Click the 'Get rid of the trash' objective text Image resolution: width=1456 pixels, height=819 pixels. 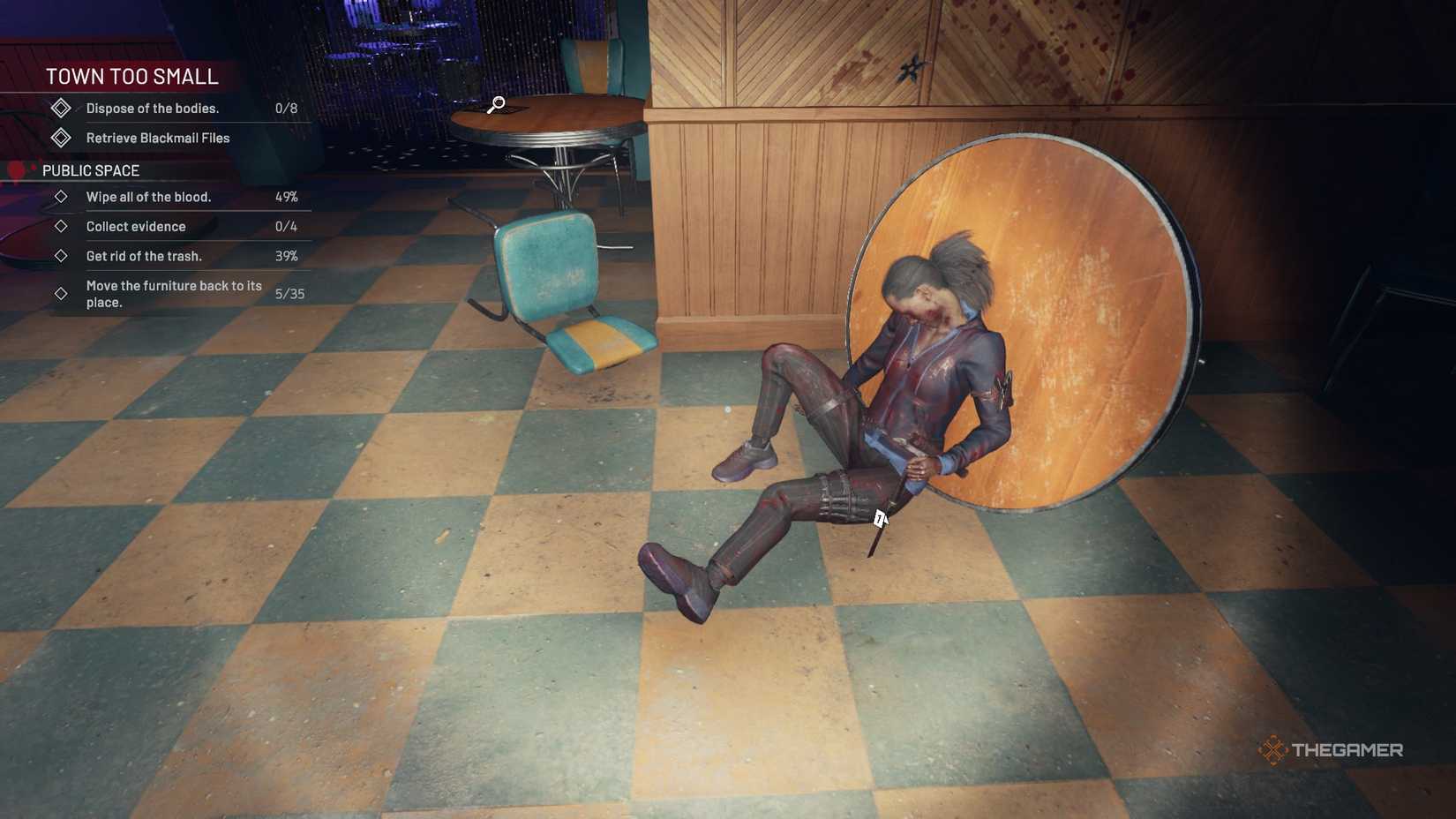pos(143,256)
